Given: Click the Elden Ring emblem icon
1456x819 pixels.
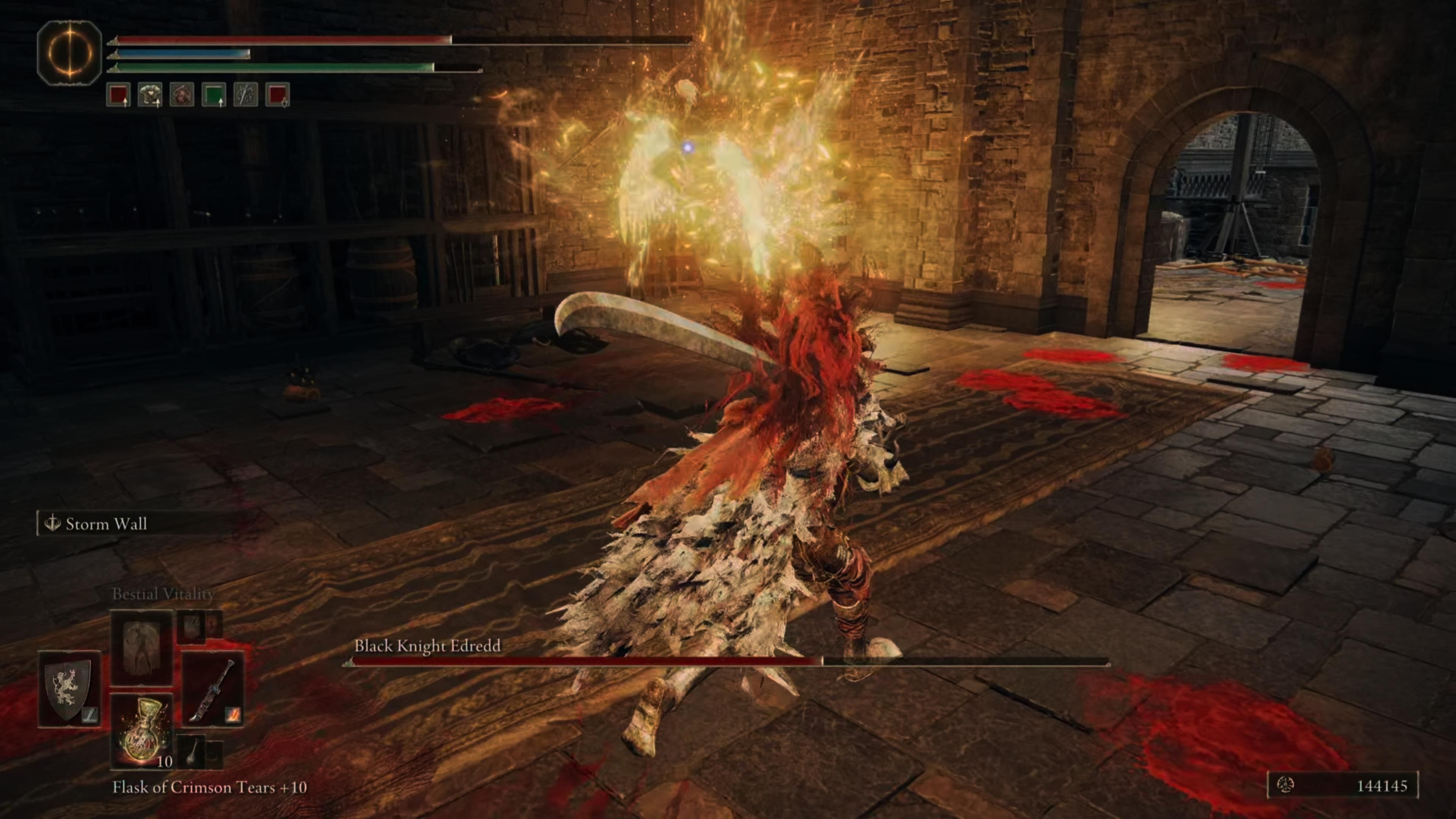Looking at the screenshot, I should pyautogui.click(x=69, y=53).
